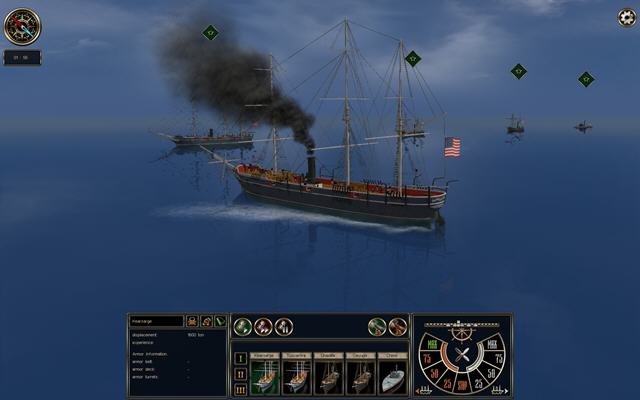
Task: Open the compass in the top-left corner
Action: [21, 26]
